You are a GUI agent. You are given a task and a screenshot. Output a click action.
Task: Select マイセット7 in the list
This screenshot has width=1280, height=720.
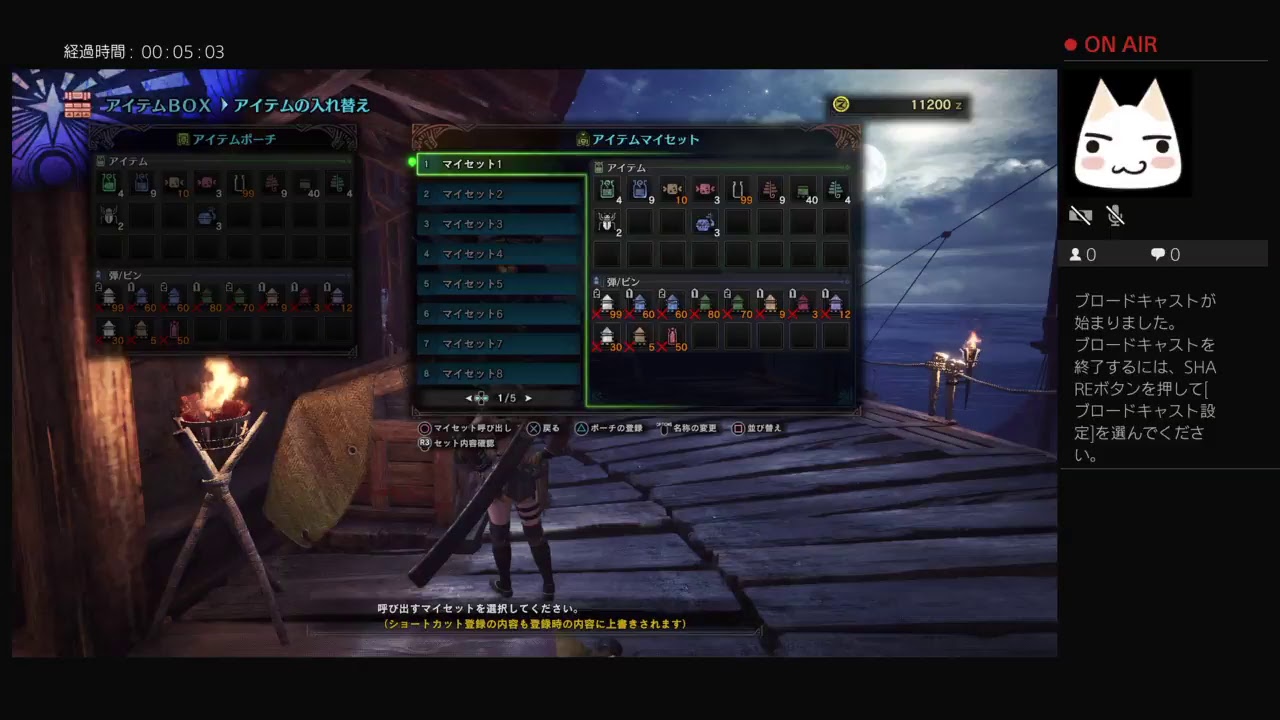500,344
